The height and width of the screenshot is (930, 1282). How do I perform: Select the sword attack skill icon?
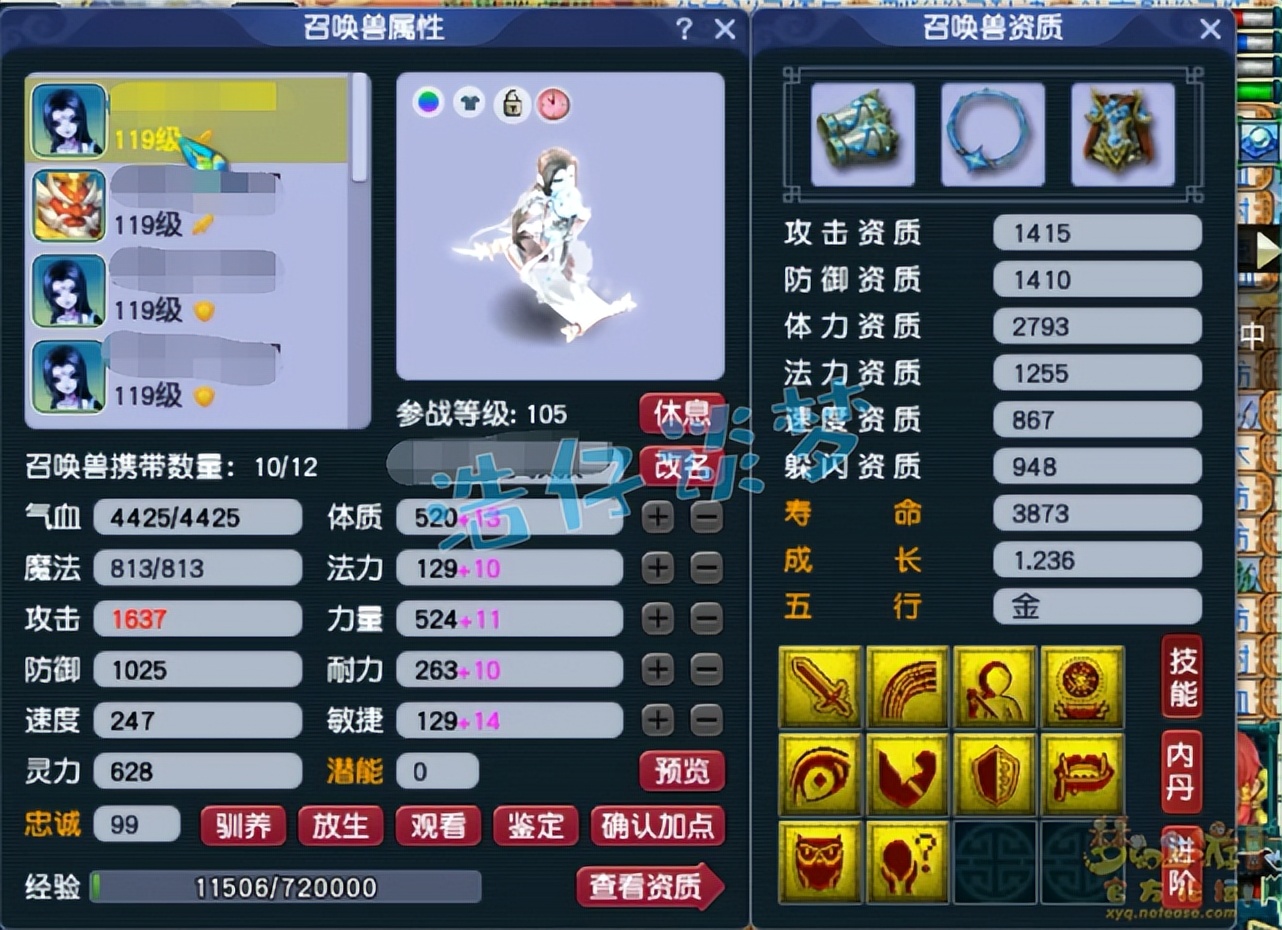click(820, 687)
